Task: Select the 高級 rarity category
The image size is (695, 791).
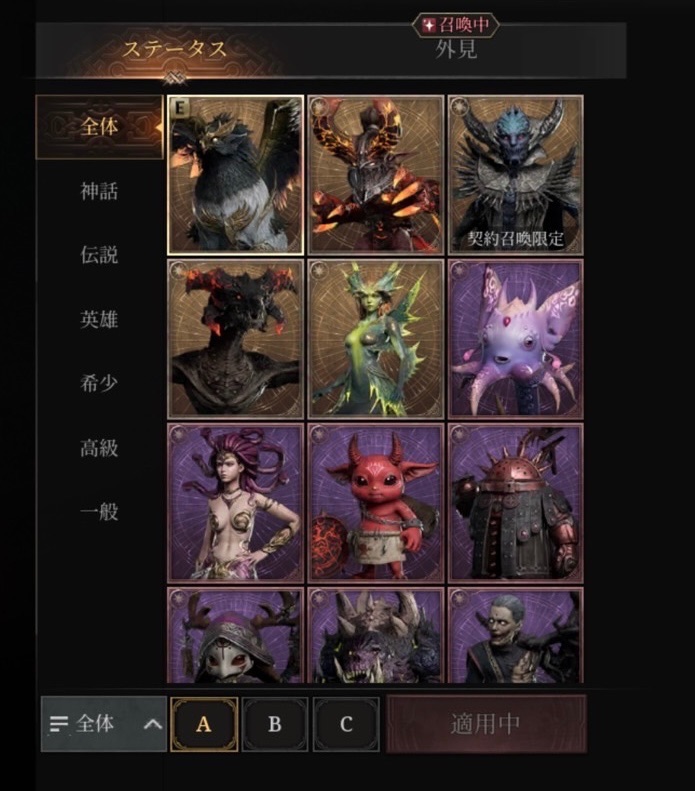Action: 99,448
